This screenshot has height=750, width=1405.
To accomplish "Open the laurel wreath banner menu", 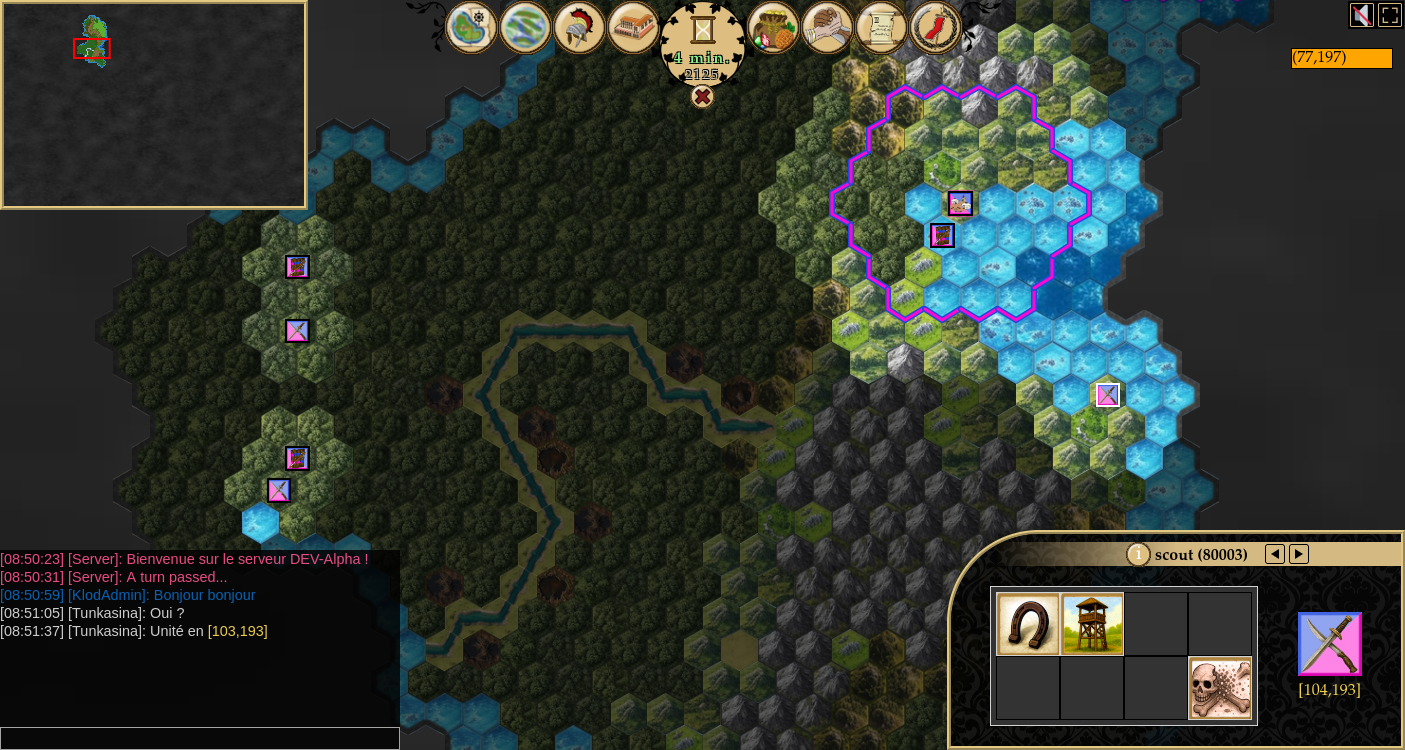I will click(x=935, y=28).
